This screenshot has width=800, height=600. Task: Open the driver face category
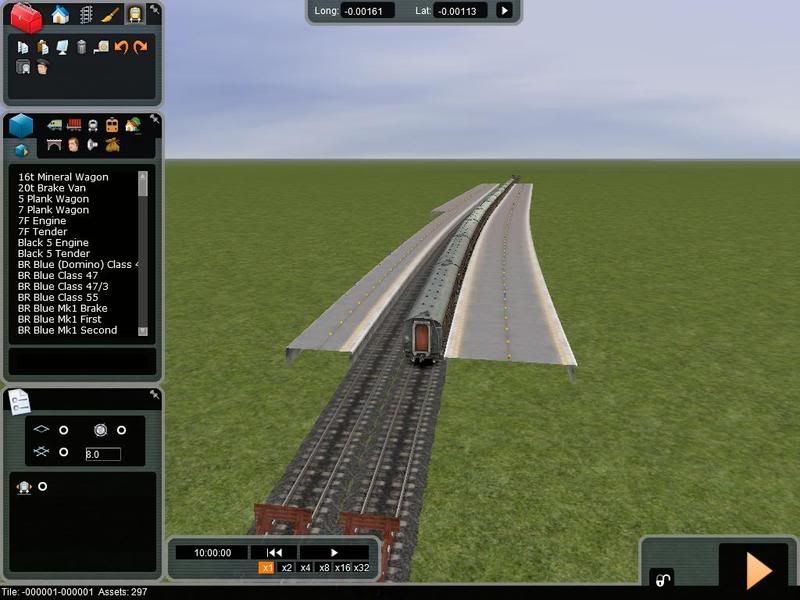coord(73,146)
